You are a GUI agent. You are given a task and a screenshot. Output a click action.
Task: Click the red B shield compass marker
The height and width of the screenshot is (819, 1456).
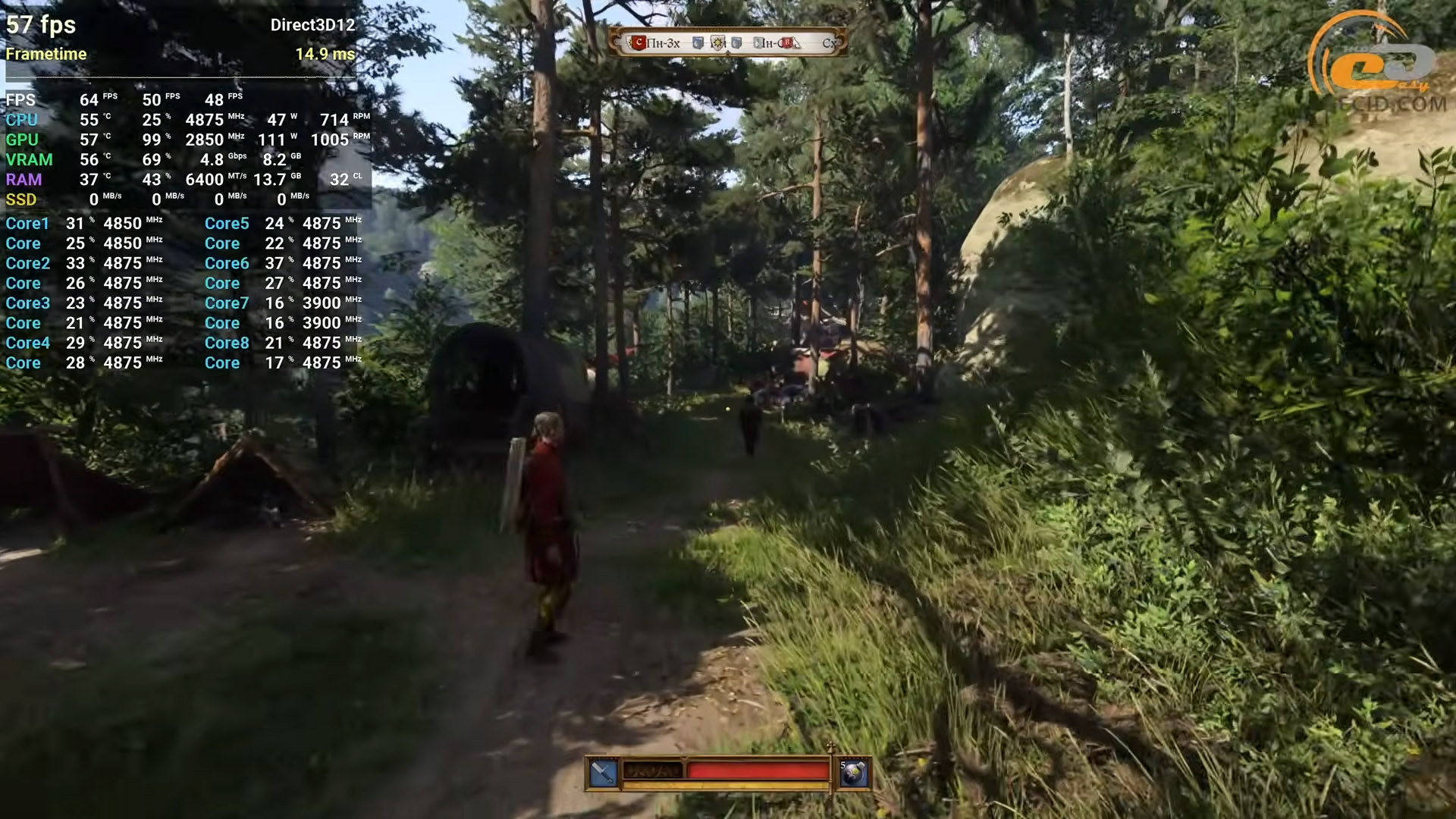pos(786,42)
